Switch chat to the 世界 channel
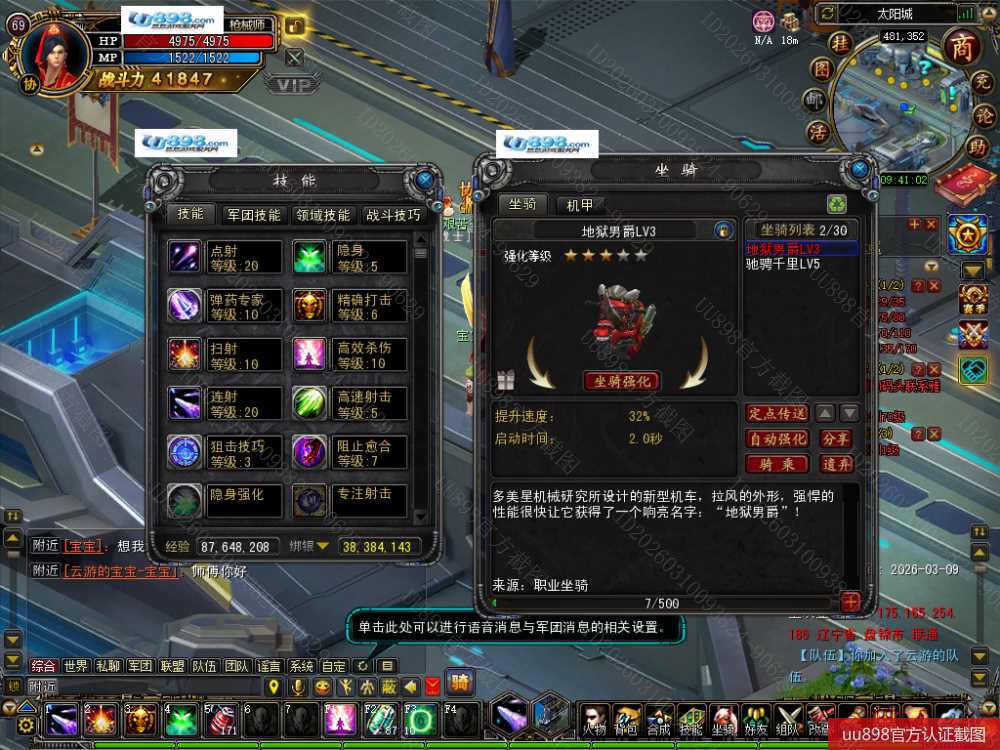The image size is (1000, 750). coord(76,666)
